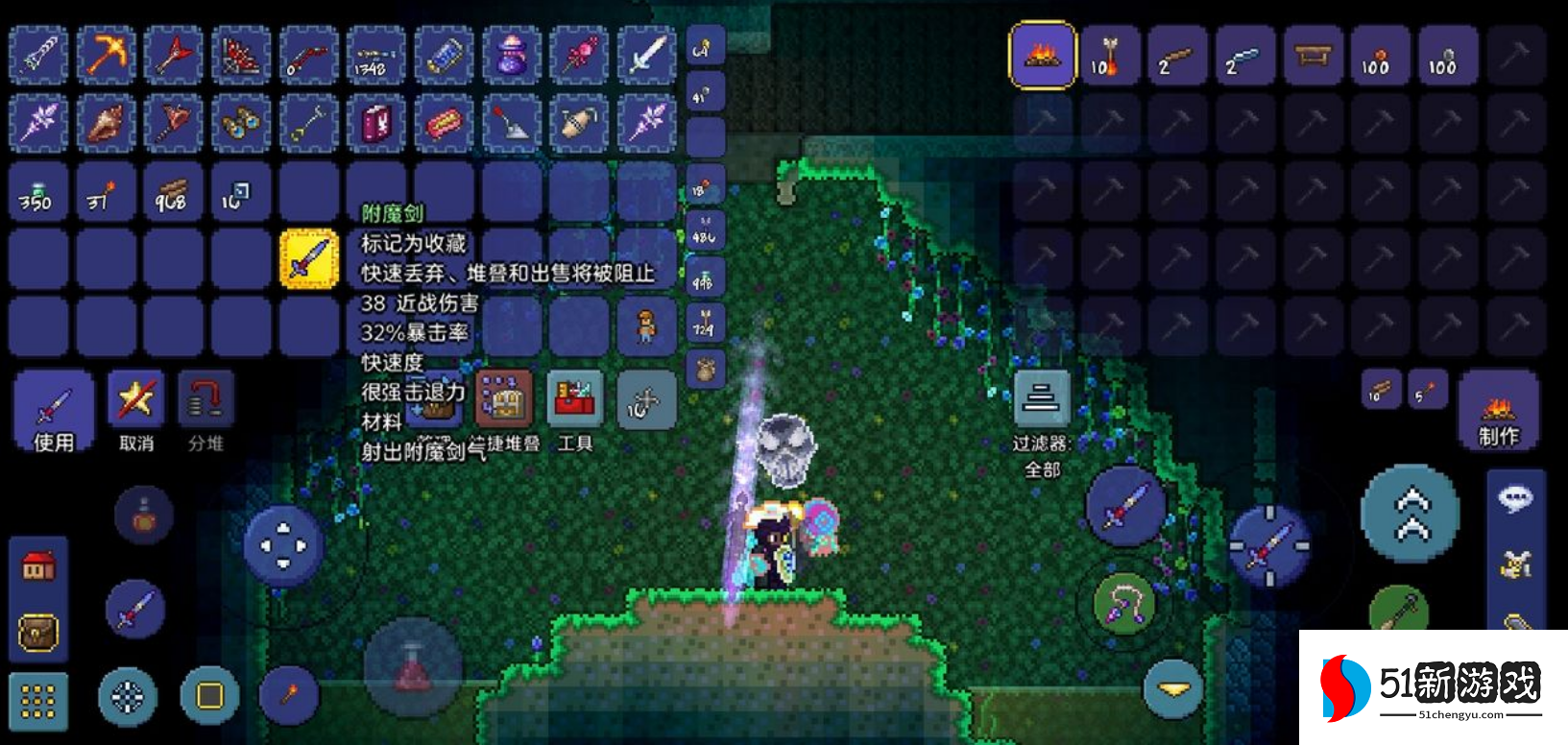The width and height of the screenshot is (1568, 745).
Task: Open the 工具 toolbox button
Action: [x=575, y=400]
